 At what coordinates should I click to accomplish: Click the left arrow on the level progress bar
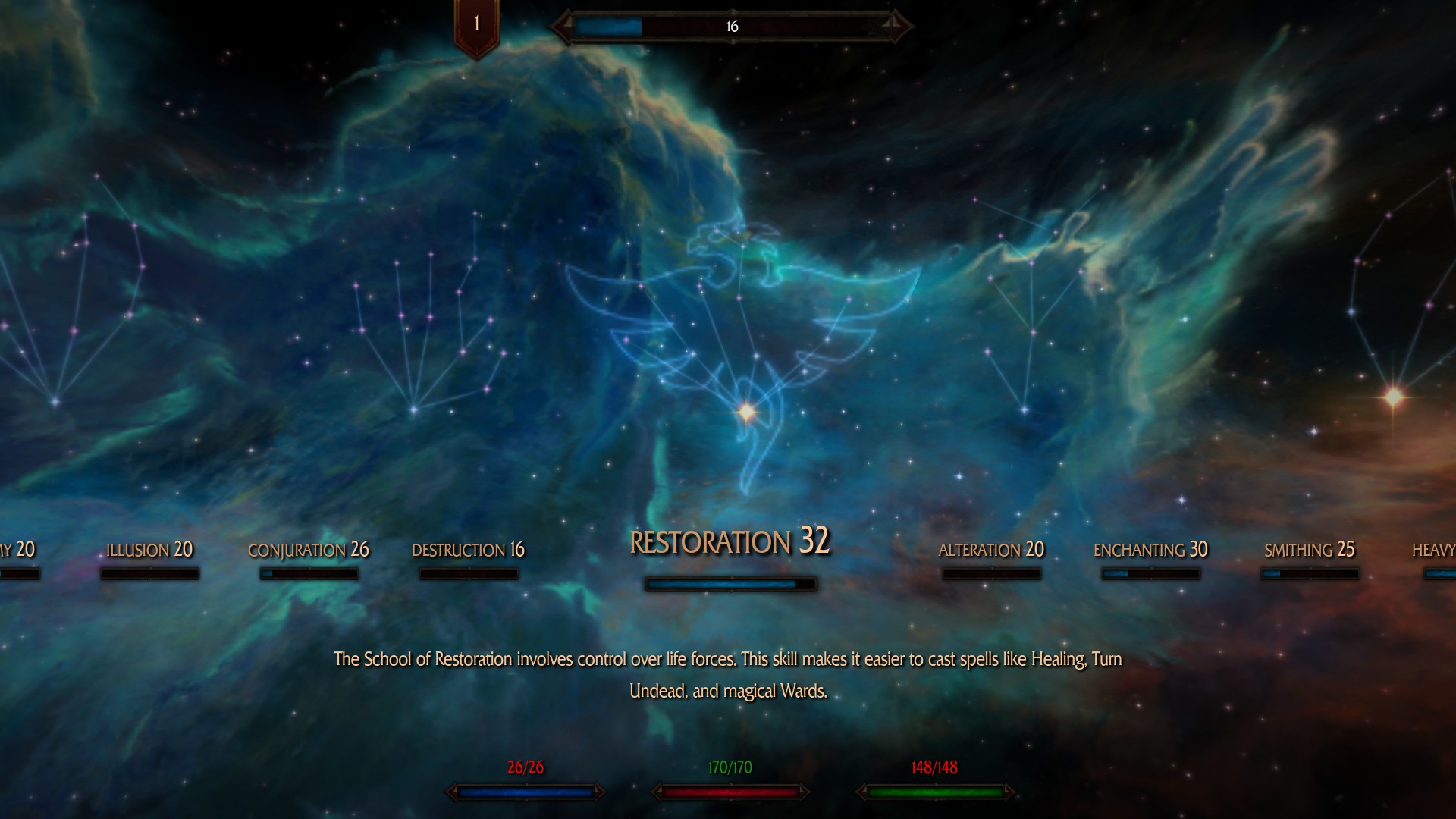point(561,25)
